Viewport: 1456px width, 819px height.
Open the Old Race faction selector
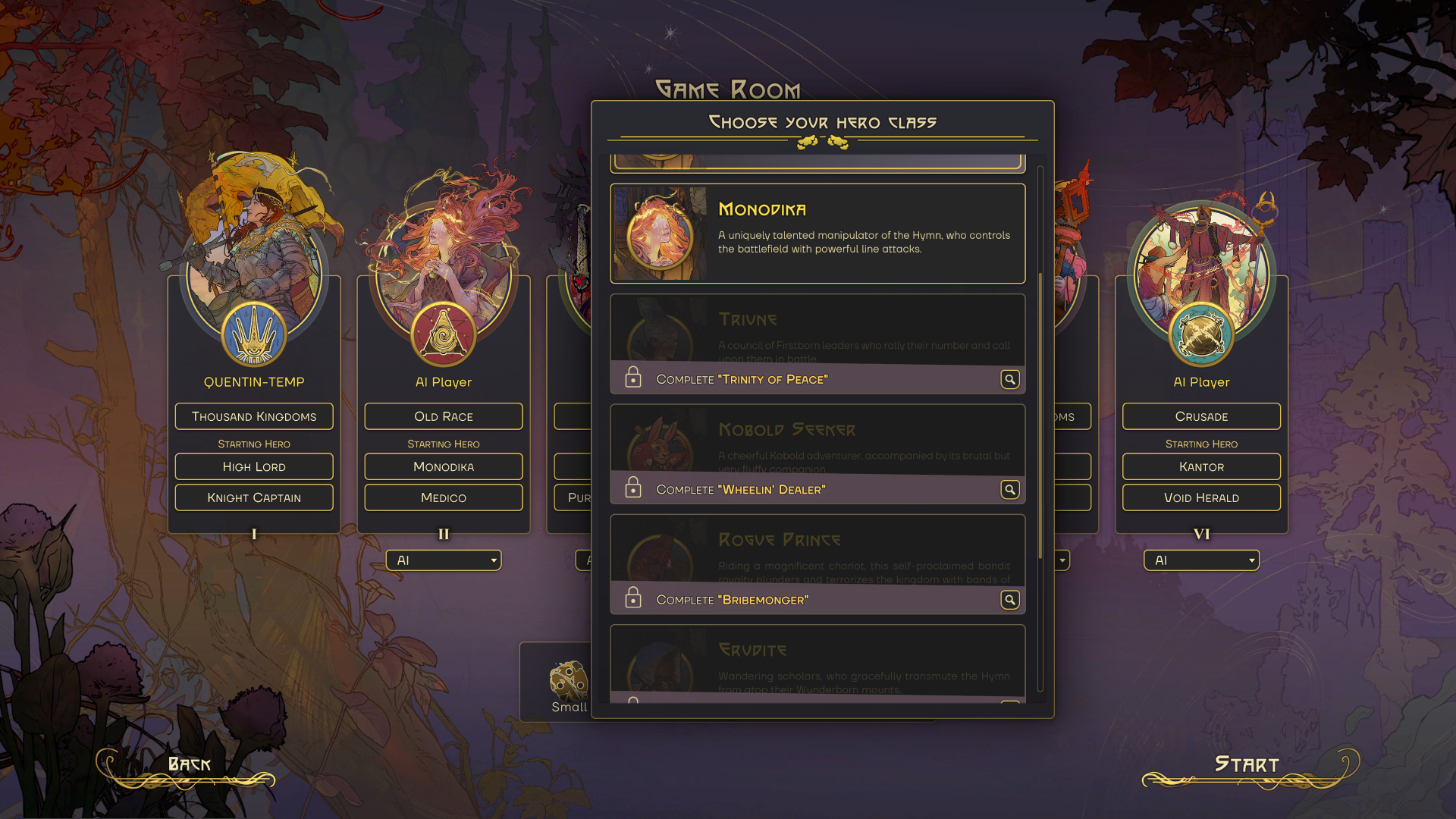pos(444,416)
